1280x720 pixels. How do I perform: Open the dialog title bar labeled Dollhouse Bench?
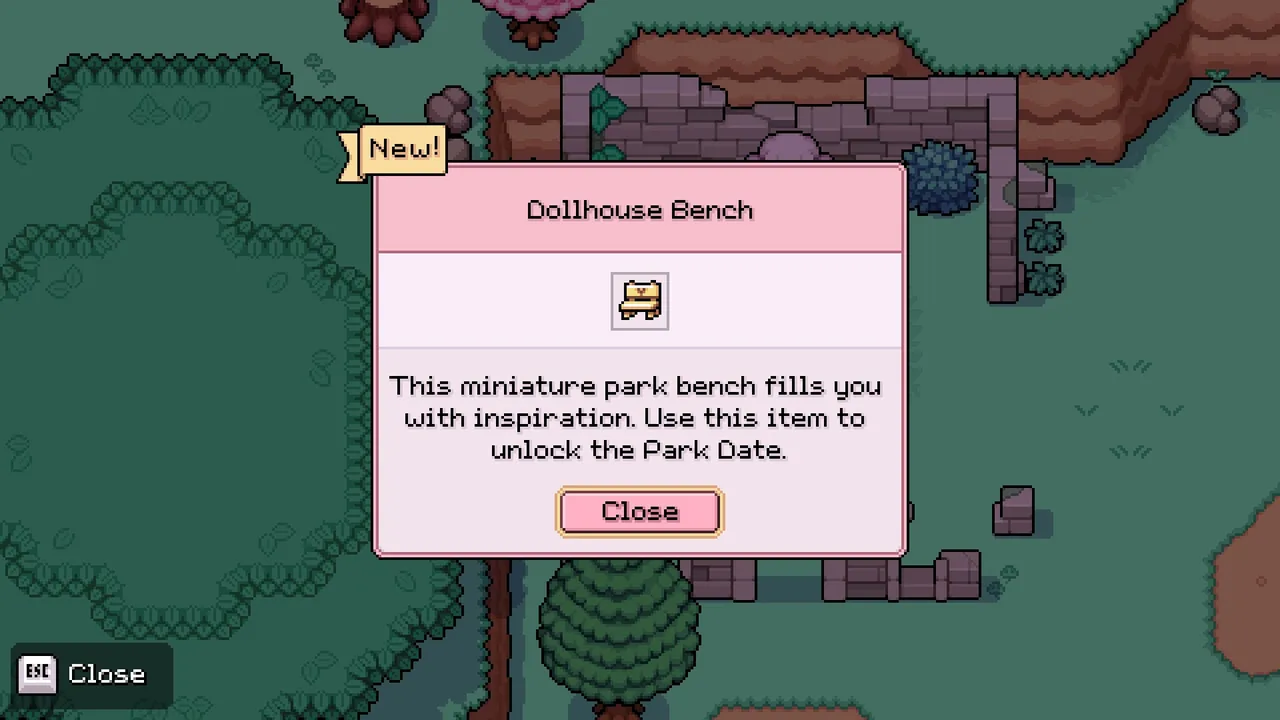pyautogui.click(x=639, y=210)
